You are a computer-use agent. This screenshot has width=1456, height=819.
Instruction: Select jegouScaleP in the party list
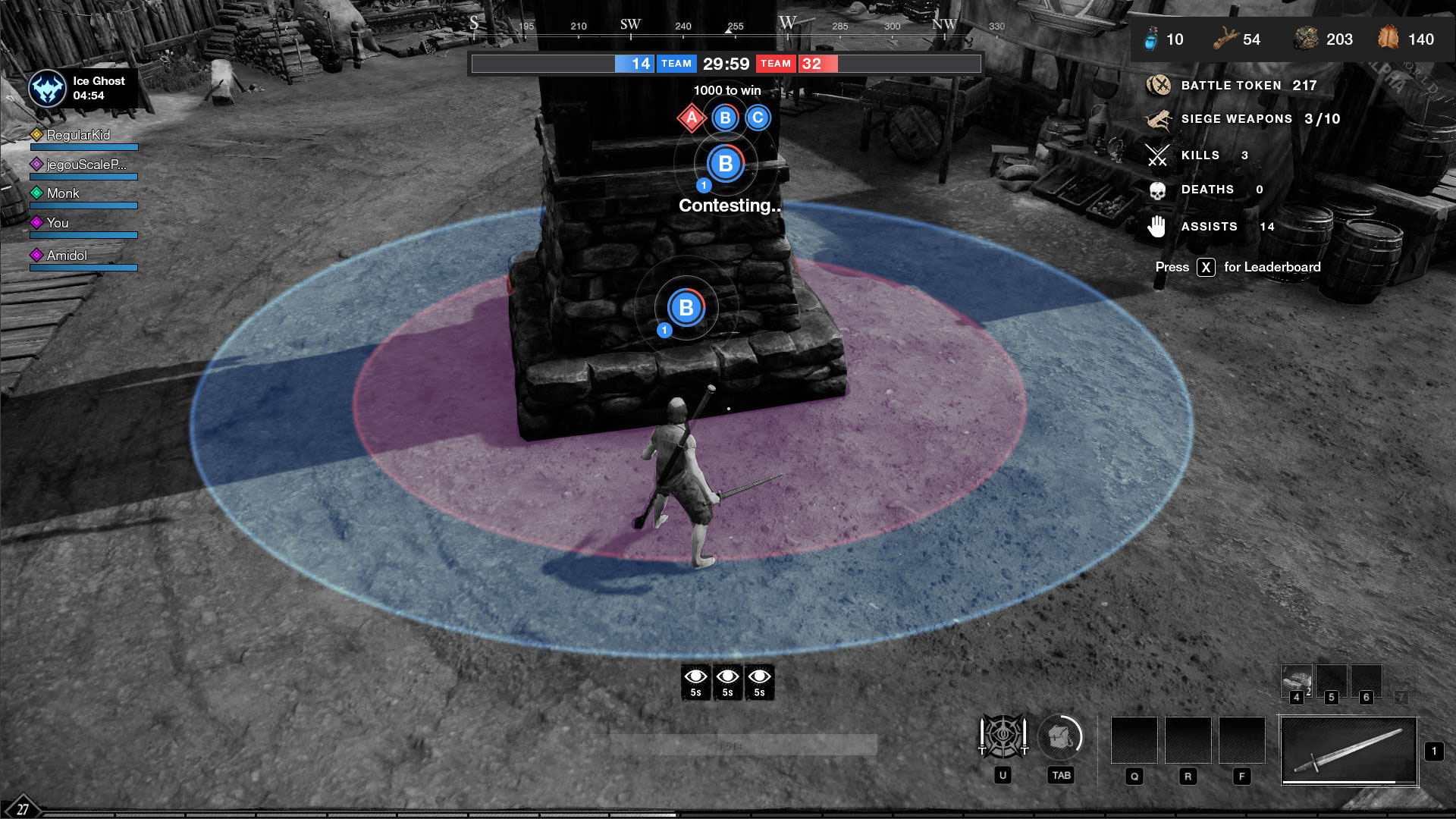85,165
